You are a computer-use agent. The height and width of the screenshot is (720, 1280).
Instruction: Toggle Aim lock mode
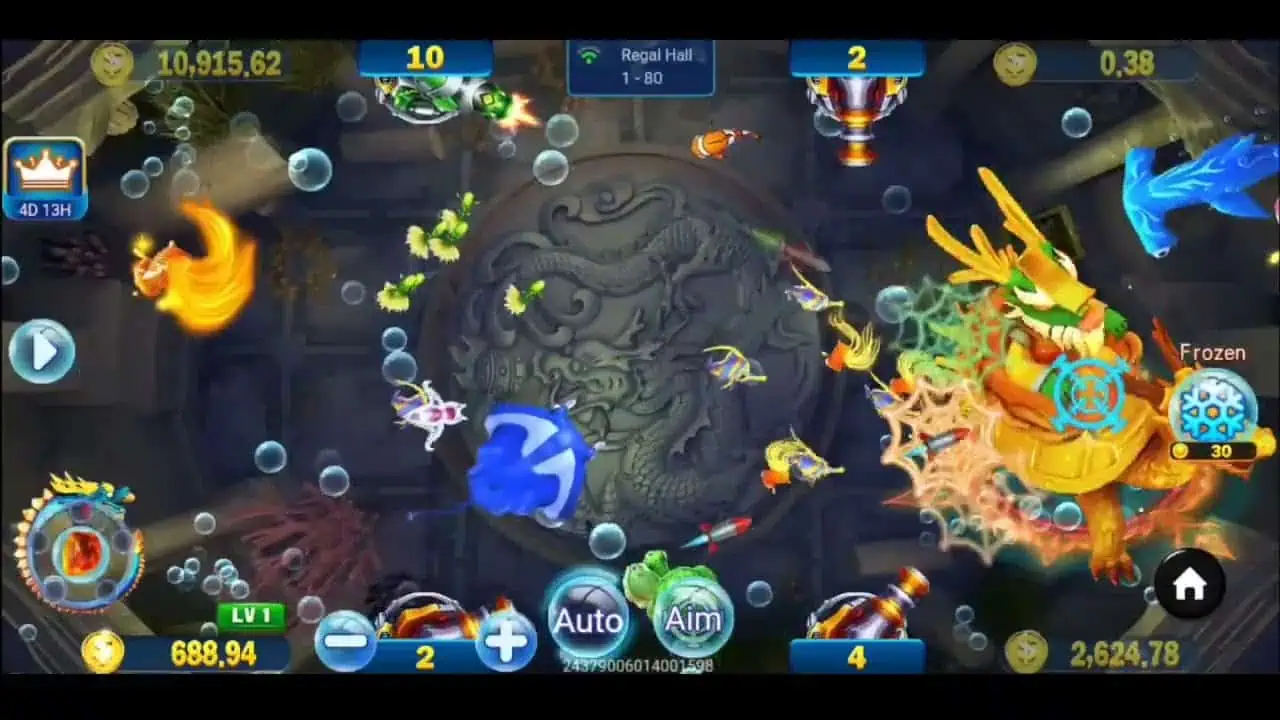tap(693, 618)
